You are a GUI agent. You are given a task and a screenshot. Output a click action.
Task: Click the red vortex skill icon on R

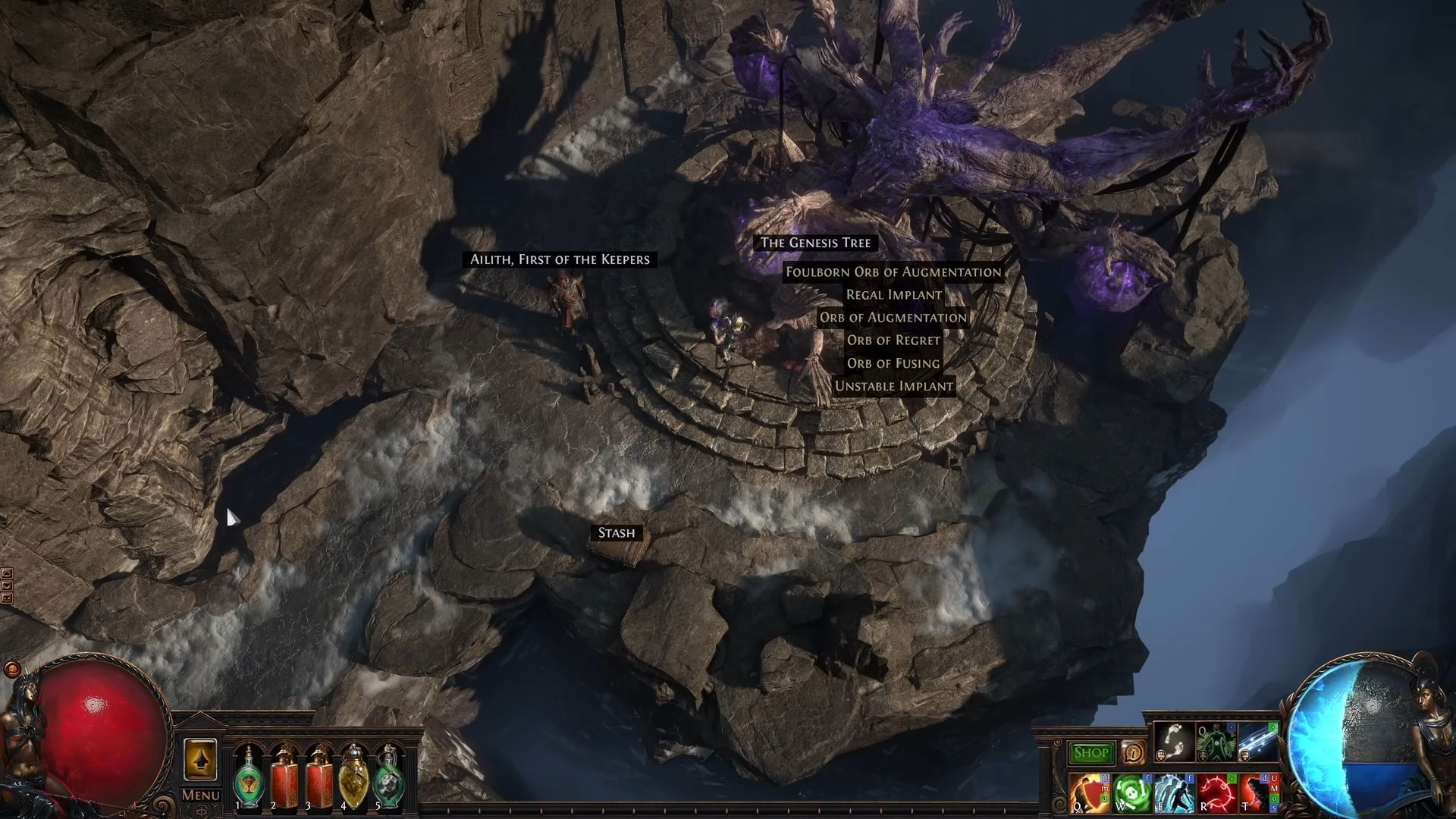click(1216, 792)
